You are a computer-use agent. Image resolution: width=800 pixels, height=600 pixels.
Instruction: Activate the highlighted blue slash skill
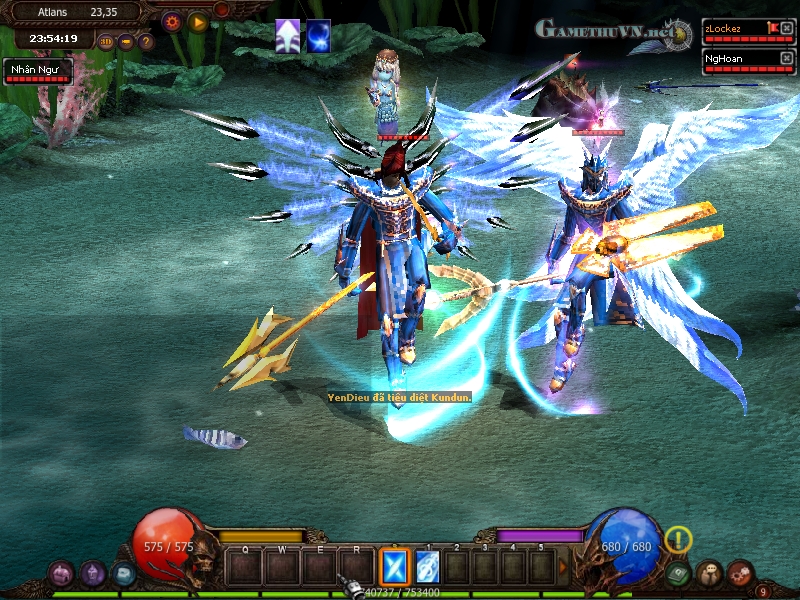click(x=394, y=567)
